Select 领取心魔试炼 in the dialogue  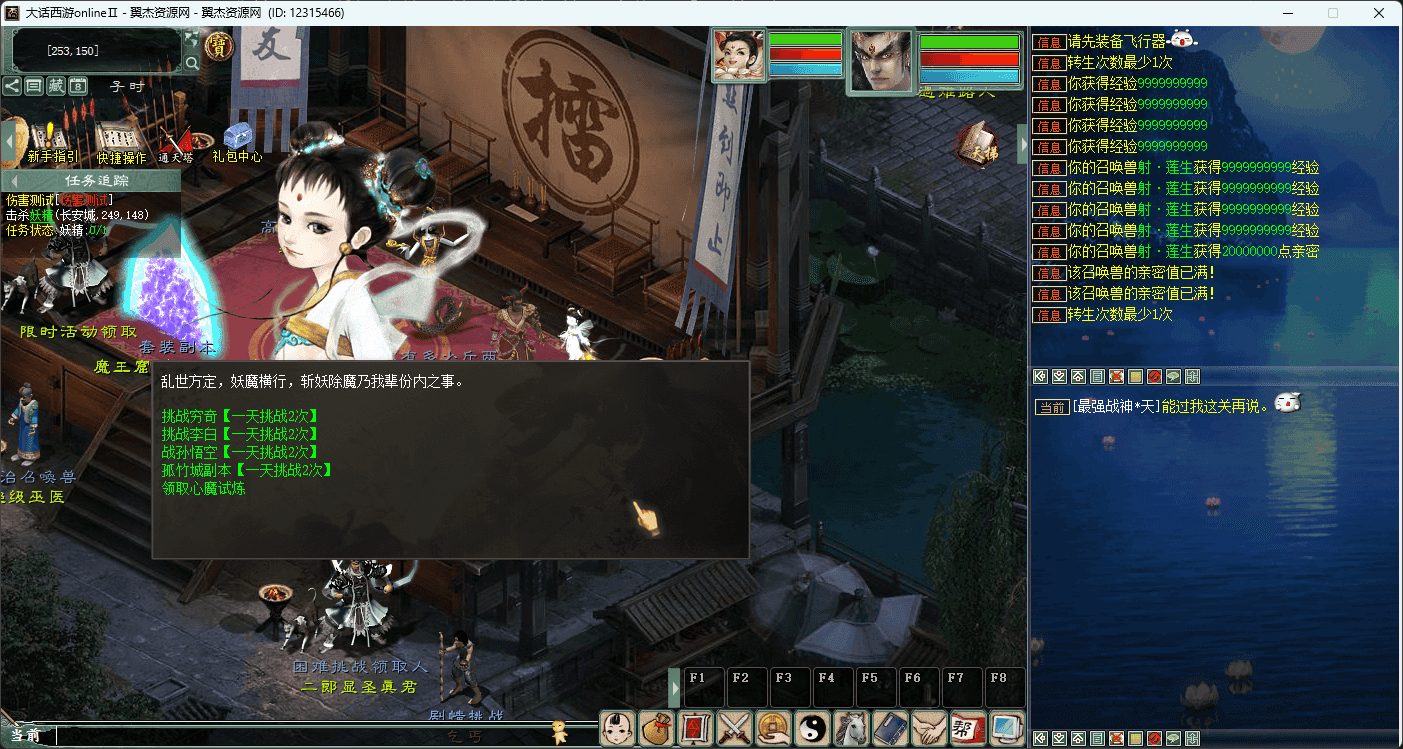(203, 489)
